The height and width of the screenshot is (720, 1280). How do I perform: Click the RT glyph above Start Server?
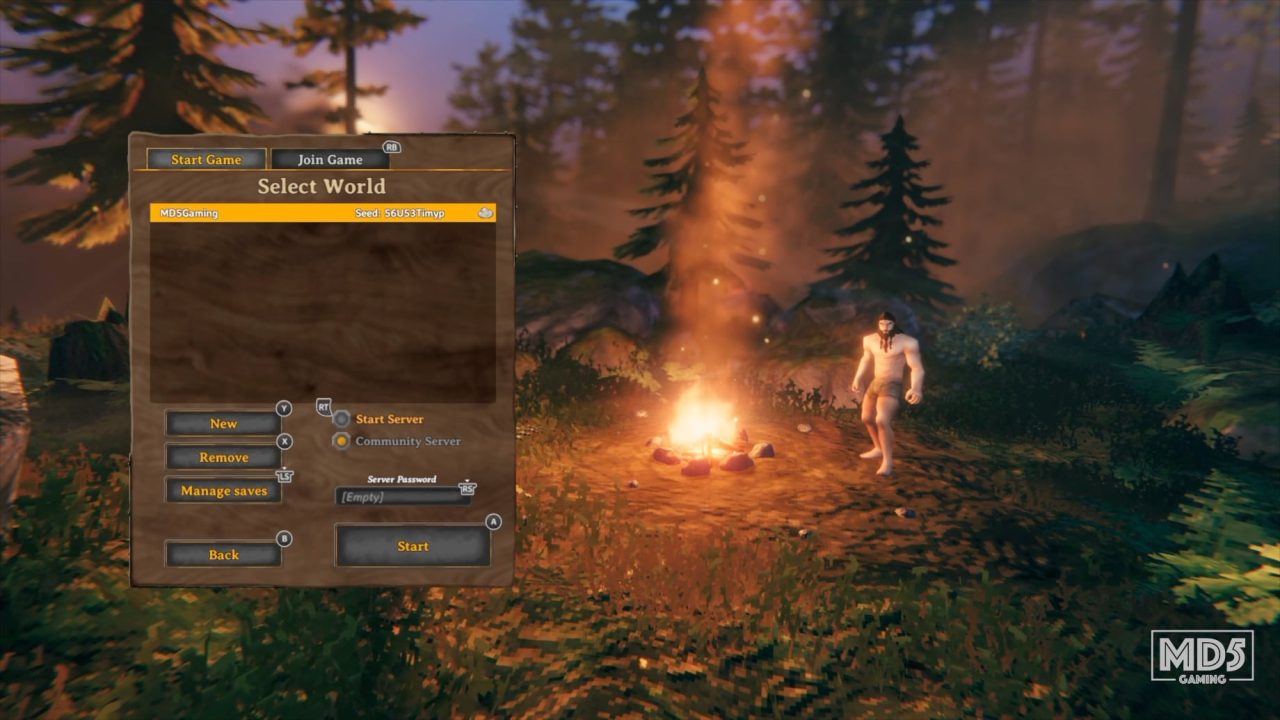click(x=322, y=408)
